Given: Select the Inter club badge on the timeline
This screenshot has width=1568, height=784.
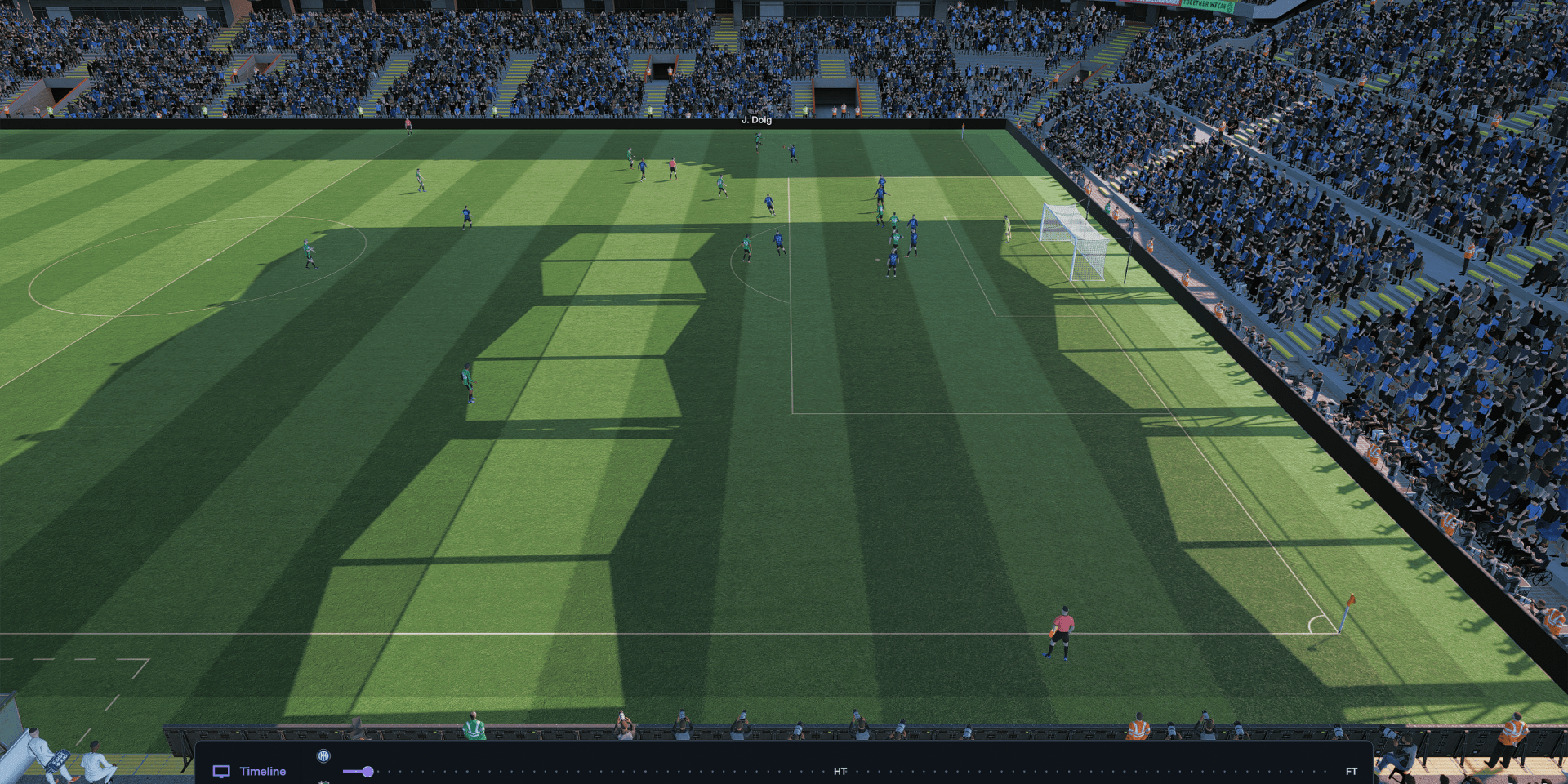Looking at the screenshot, I should [323, 756].
